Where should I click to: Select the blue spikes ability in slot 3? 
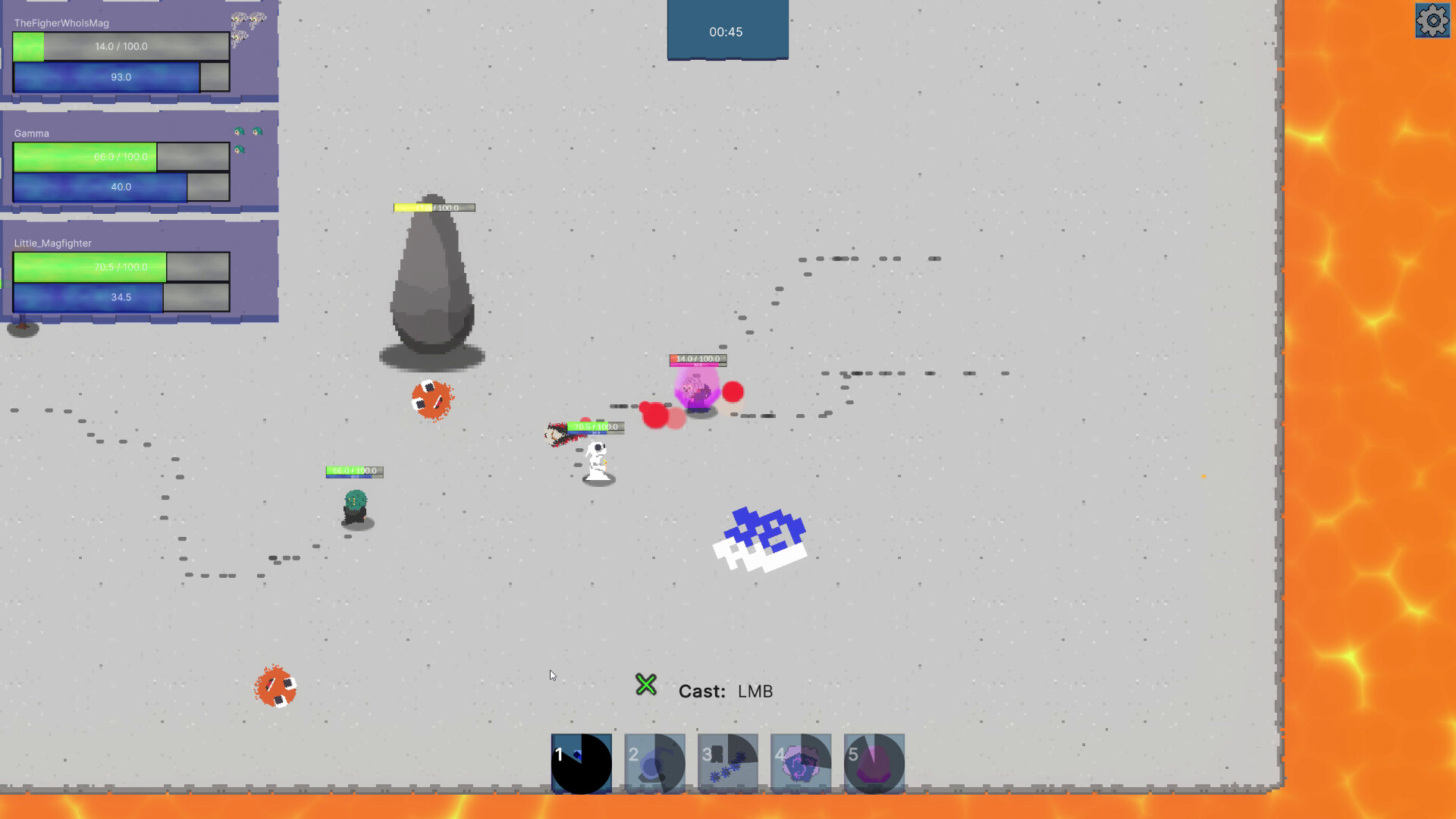coord(726,763)
